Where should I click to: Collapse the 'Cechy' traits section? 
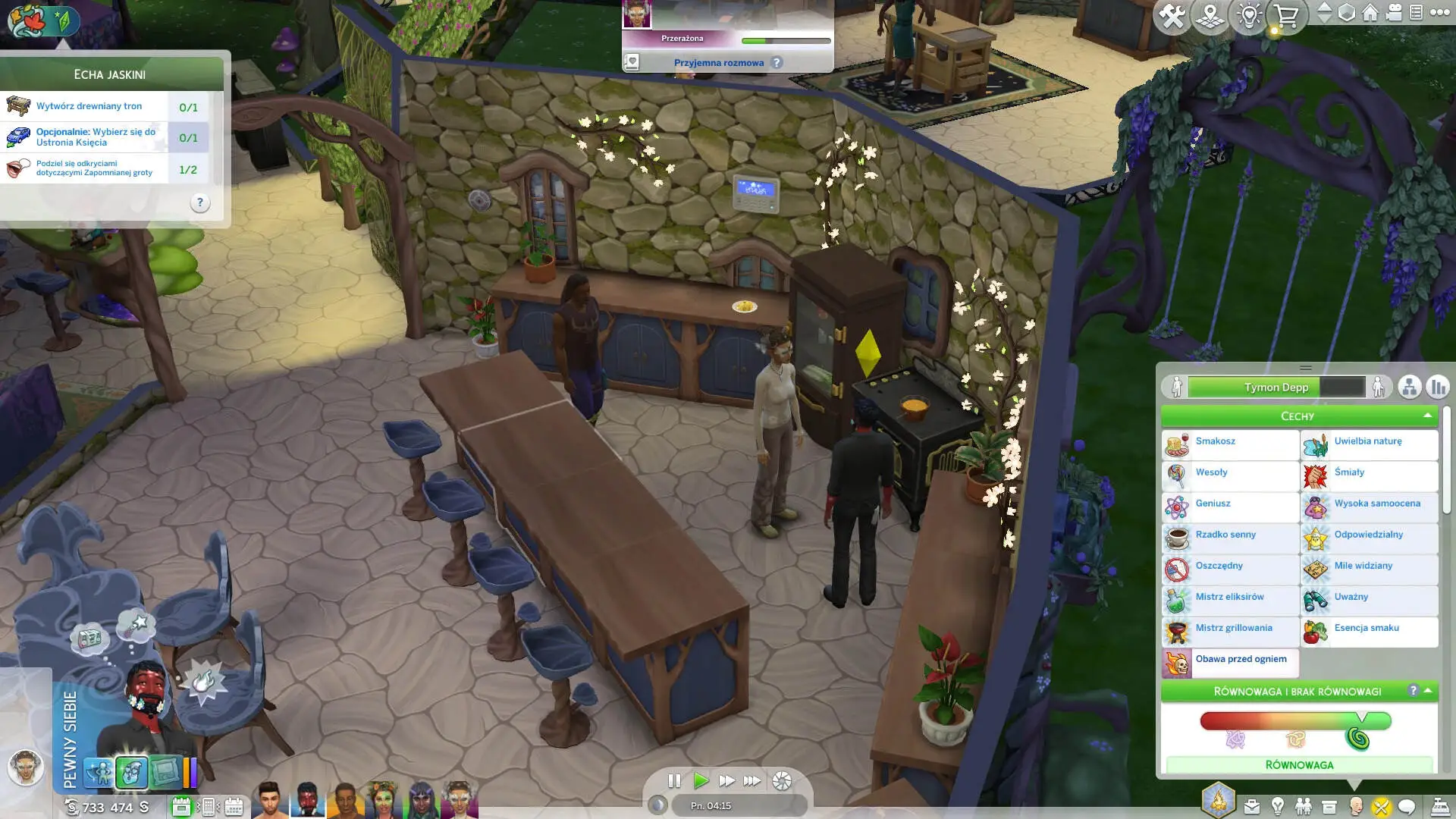[1427, 416]
